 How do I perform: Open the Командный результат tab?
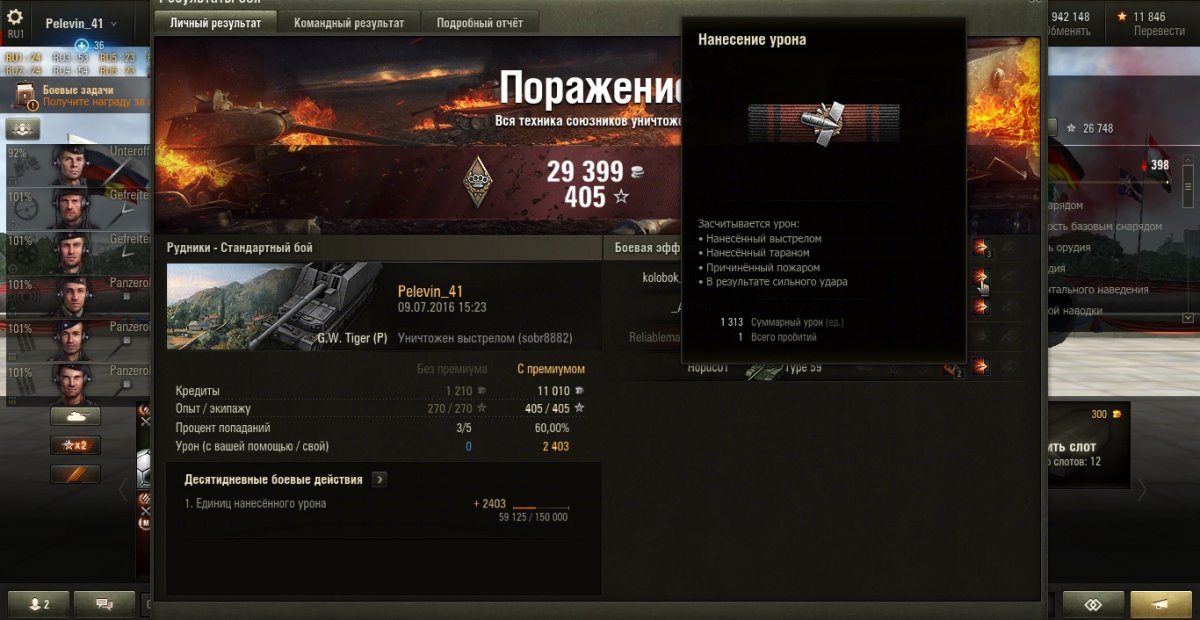tap(349, 23)
